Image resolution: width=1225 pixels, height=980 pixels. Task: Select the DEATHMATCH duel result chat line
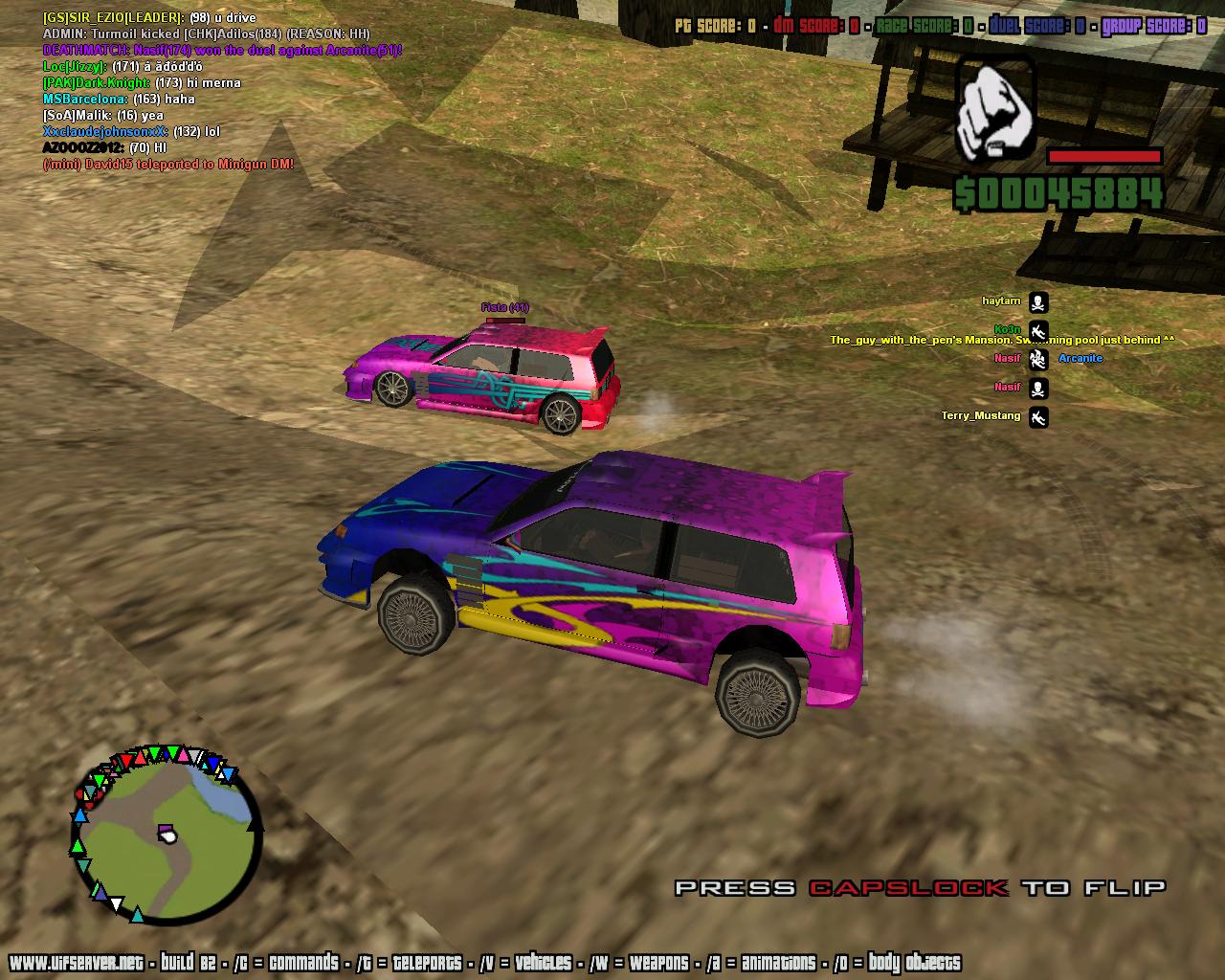[x=222, y=50]
